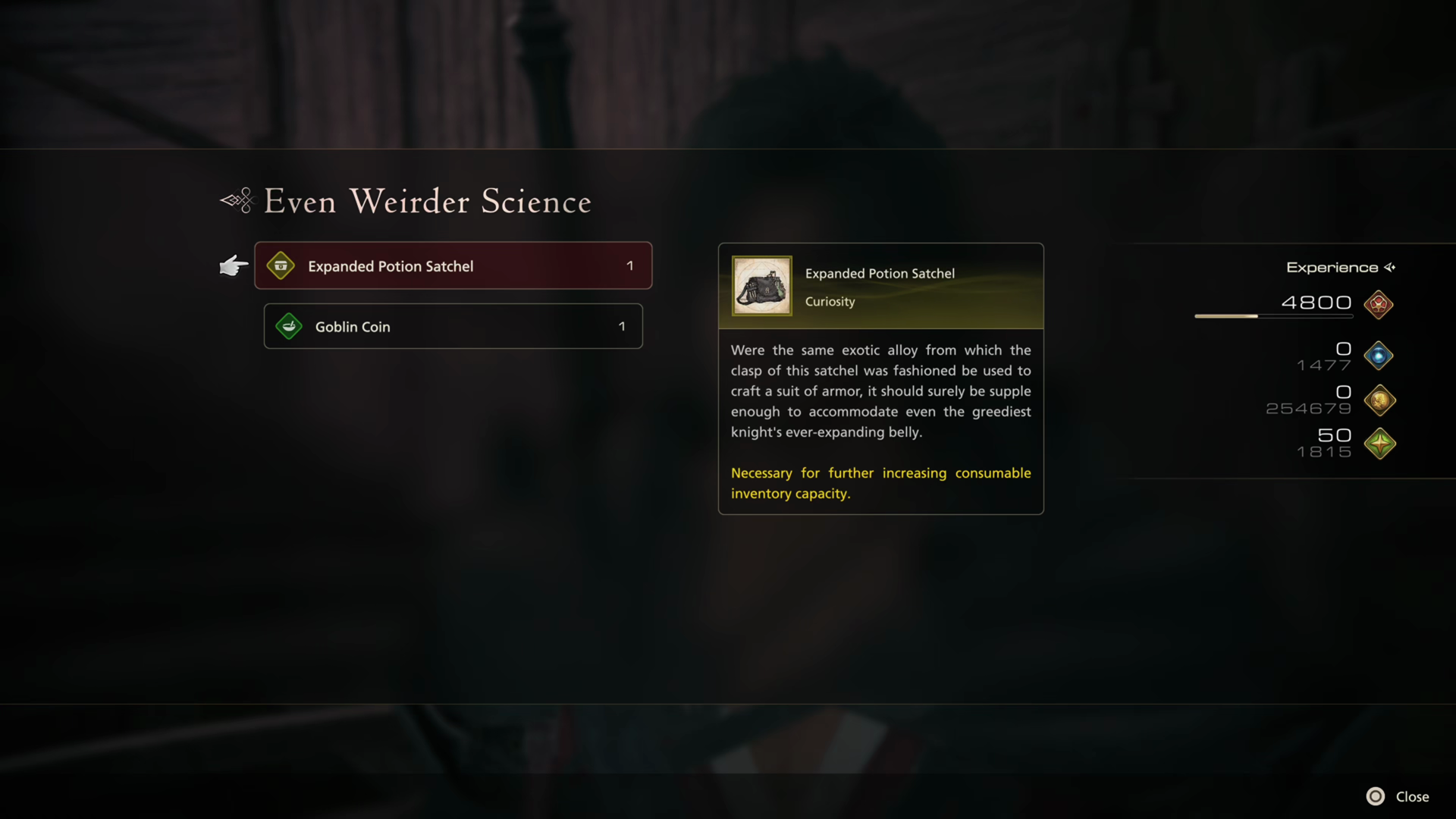Click the Expanded Potion Satchel thumbnail image

[x=761, y=286]
